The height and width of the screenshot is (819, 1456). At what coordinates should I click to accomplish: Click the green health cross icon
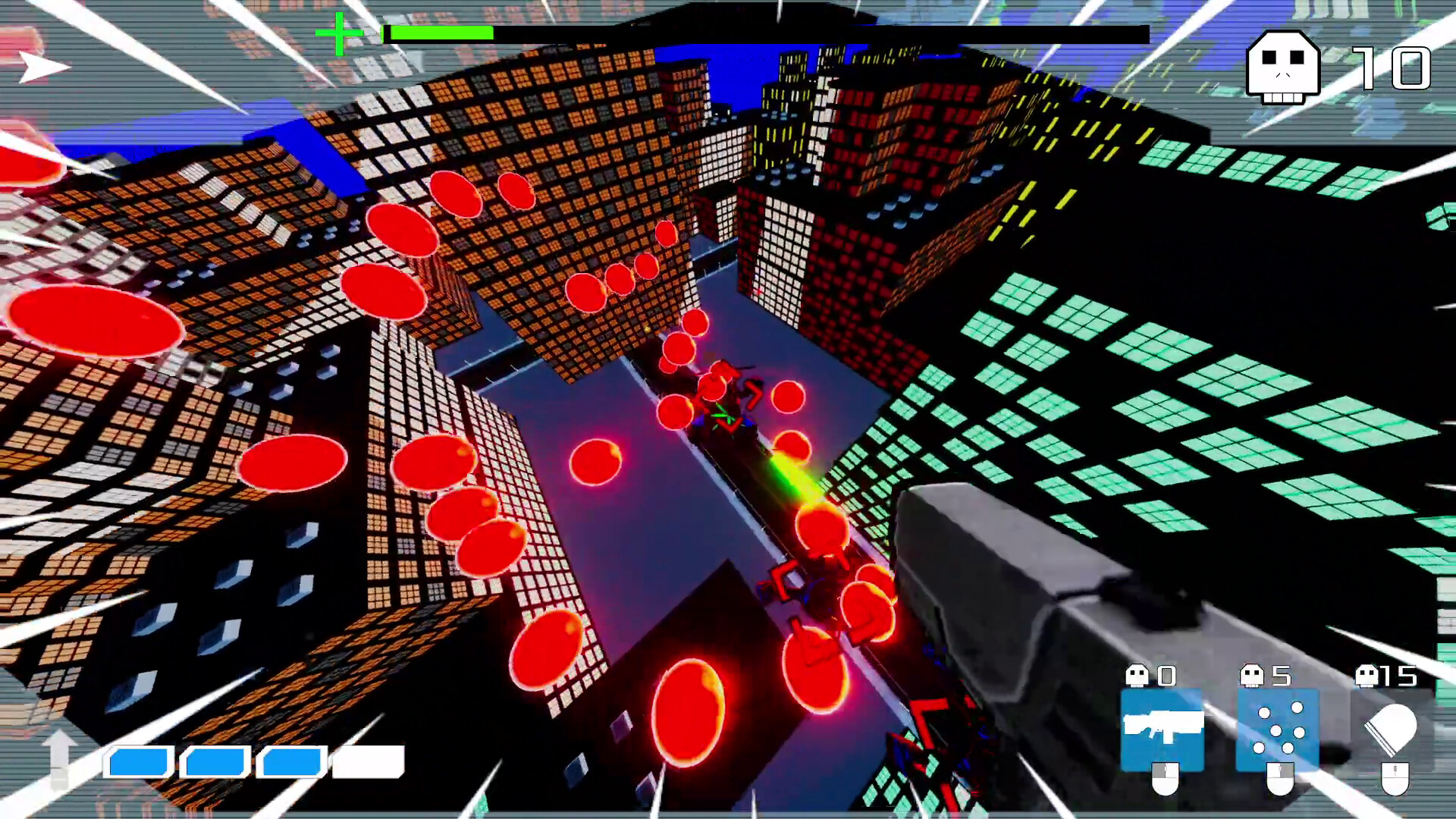pos(340,33)
